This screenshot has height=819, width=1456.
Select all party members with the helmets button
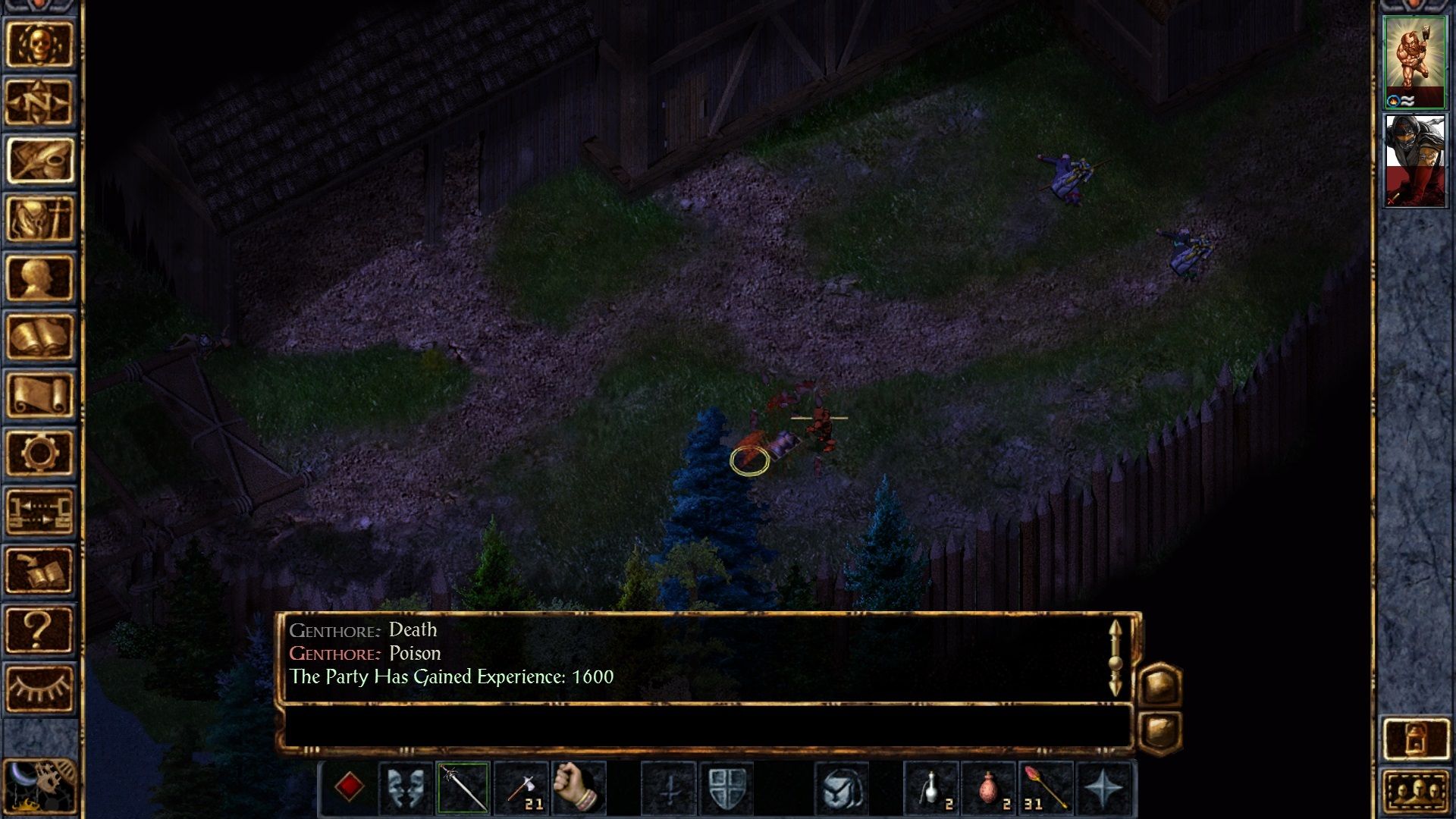[x=1414, y=792]
